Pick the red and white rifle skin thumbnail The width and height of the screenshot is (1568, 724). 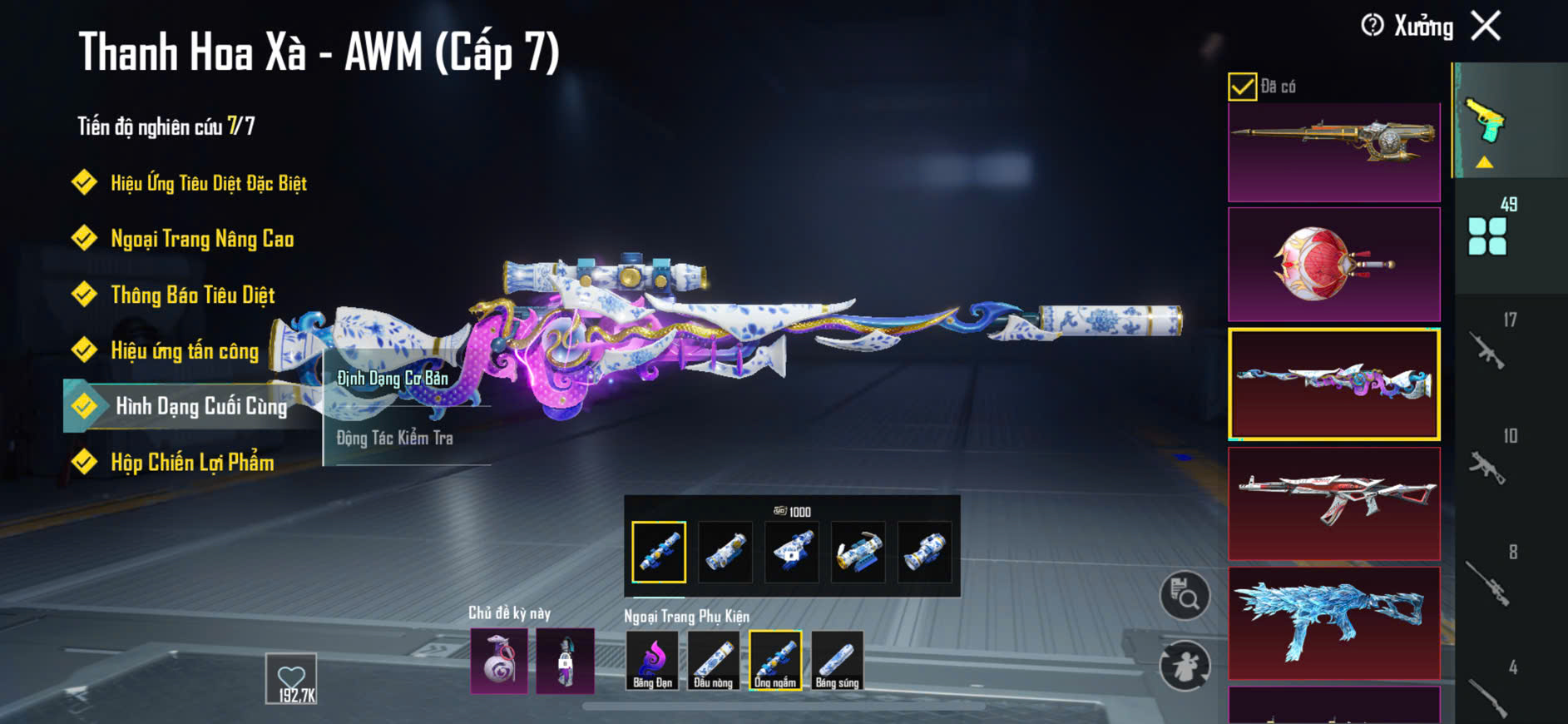click(x=1333, y=503)
